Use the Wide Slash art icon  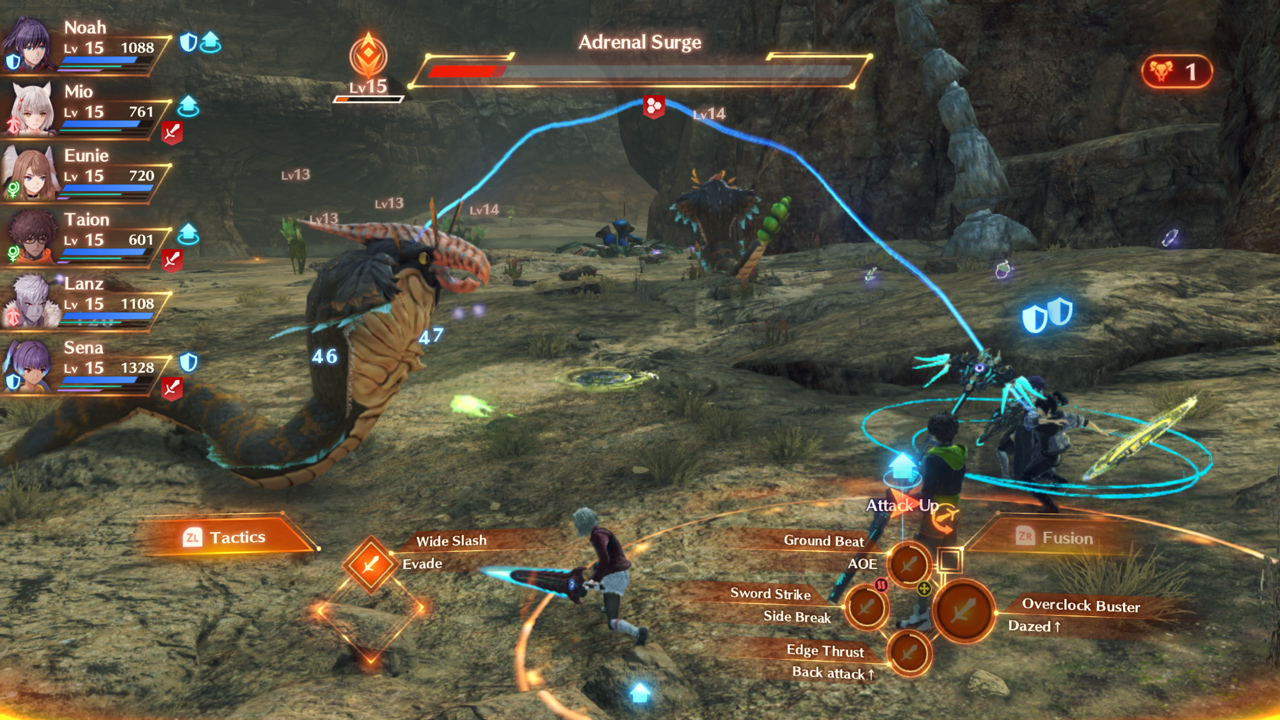pyautogui.click(x=370, y=566)
